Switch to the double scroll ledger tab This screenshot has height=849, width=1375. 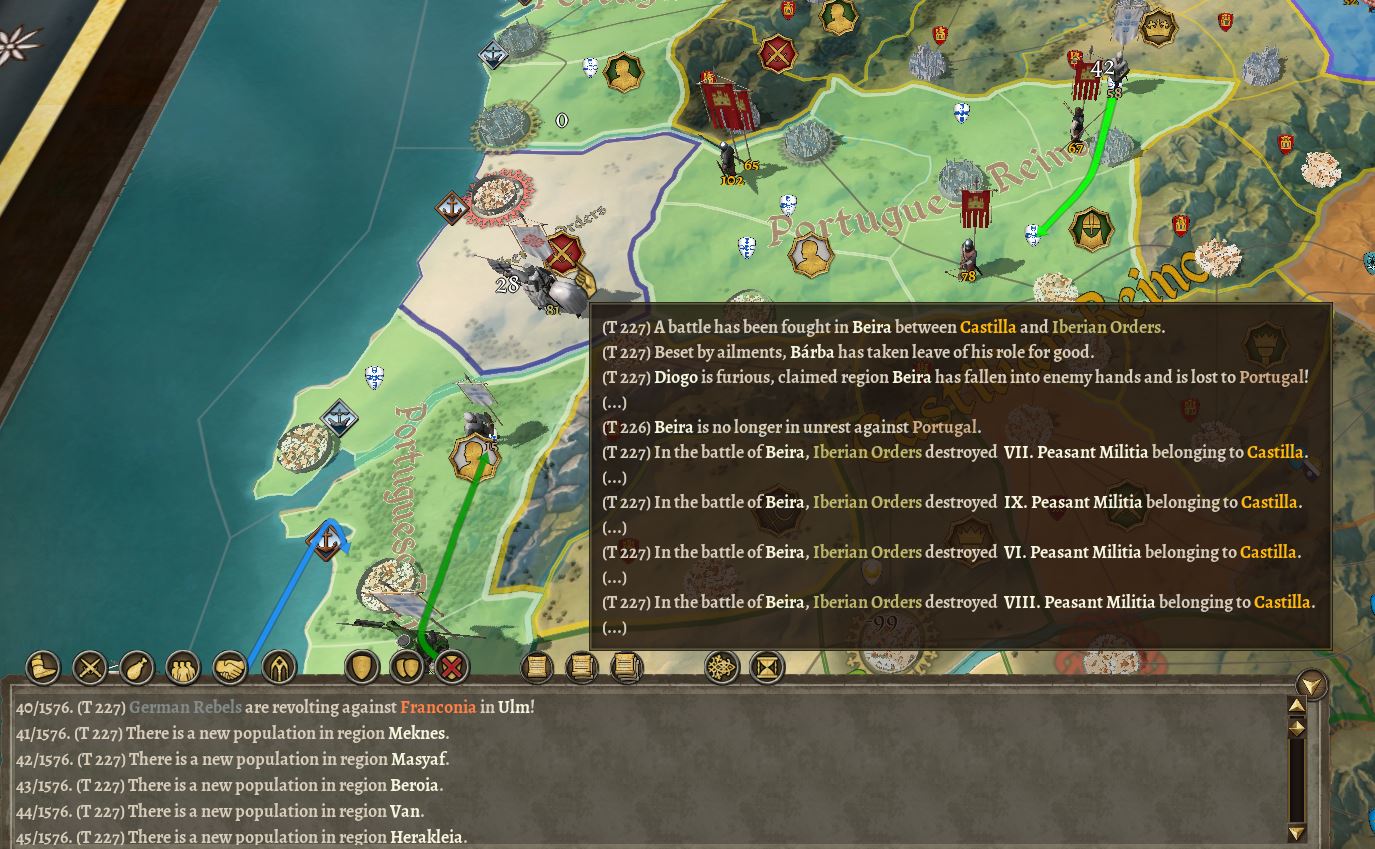click(x=581, y=667)
